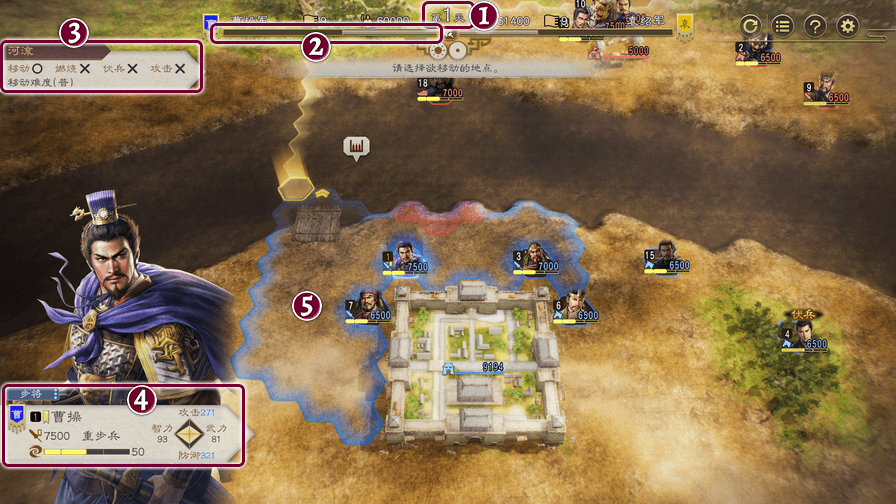Select Cao Cao's unit number 1
896x504 pixels.
[x=403, y=257]
